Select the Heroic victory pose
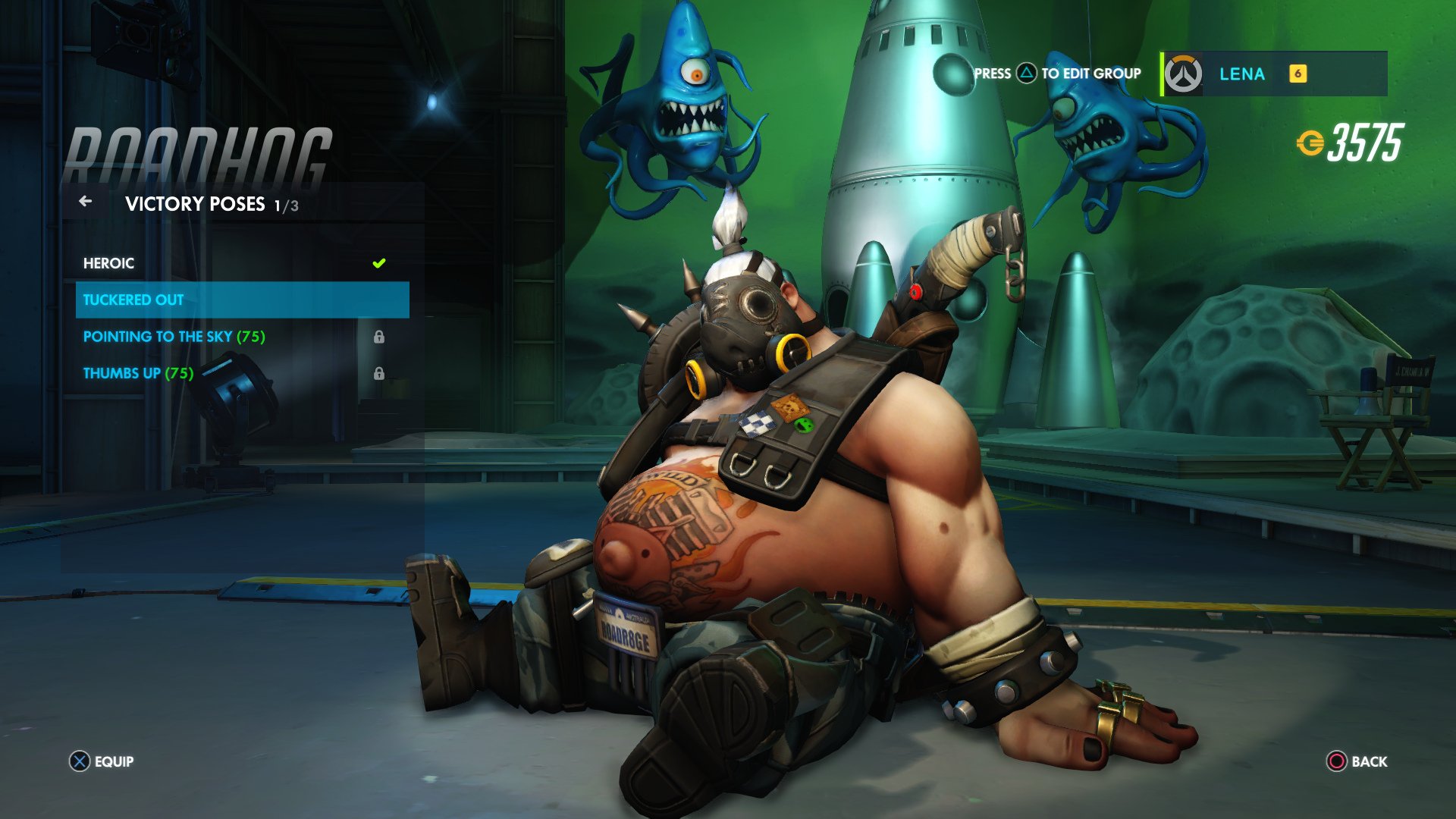The image size is (1456, 819). click(x=108, y=263)
